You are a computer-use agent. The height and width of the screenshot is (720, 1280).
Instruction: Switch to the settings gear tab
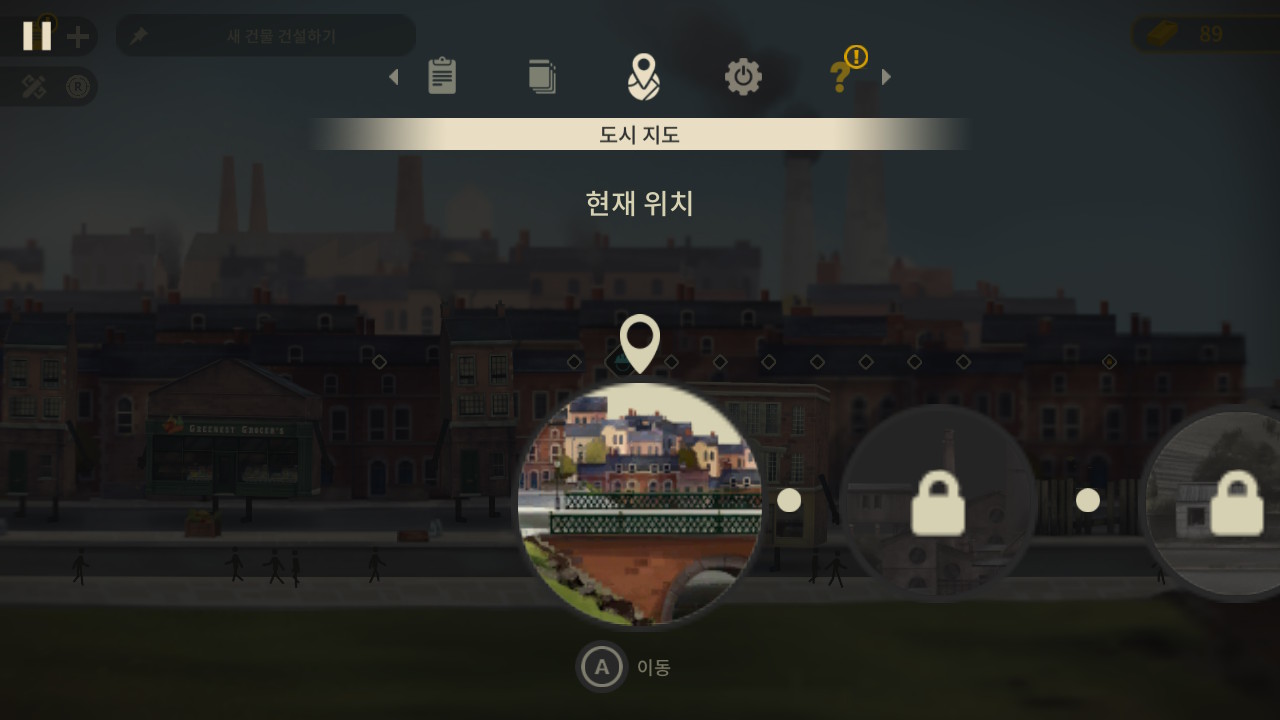click(742, 76)
